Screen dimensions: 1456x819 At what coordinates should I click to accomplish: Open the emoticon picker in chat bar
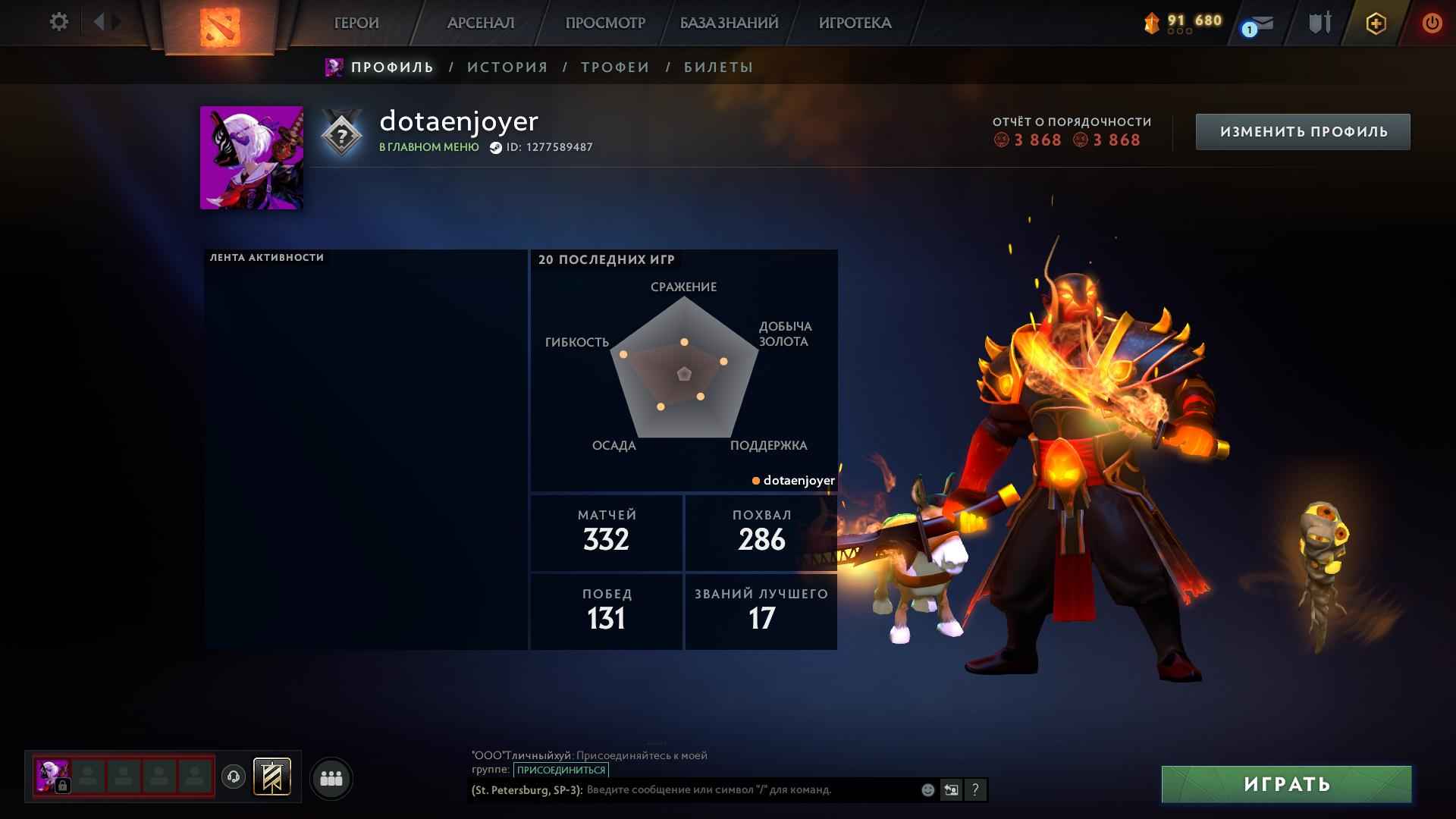pos(927,789)
